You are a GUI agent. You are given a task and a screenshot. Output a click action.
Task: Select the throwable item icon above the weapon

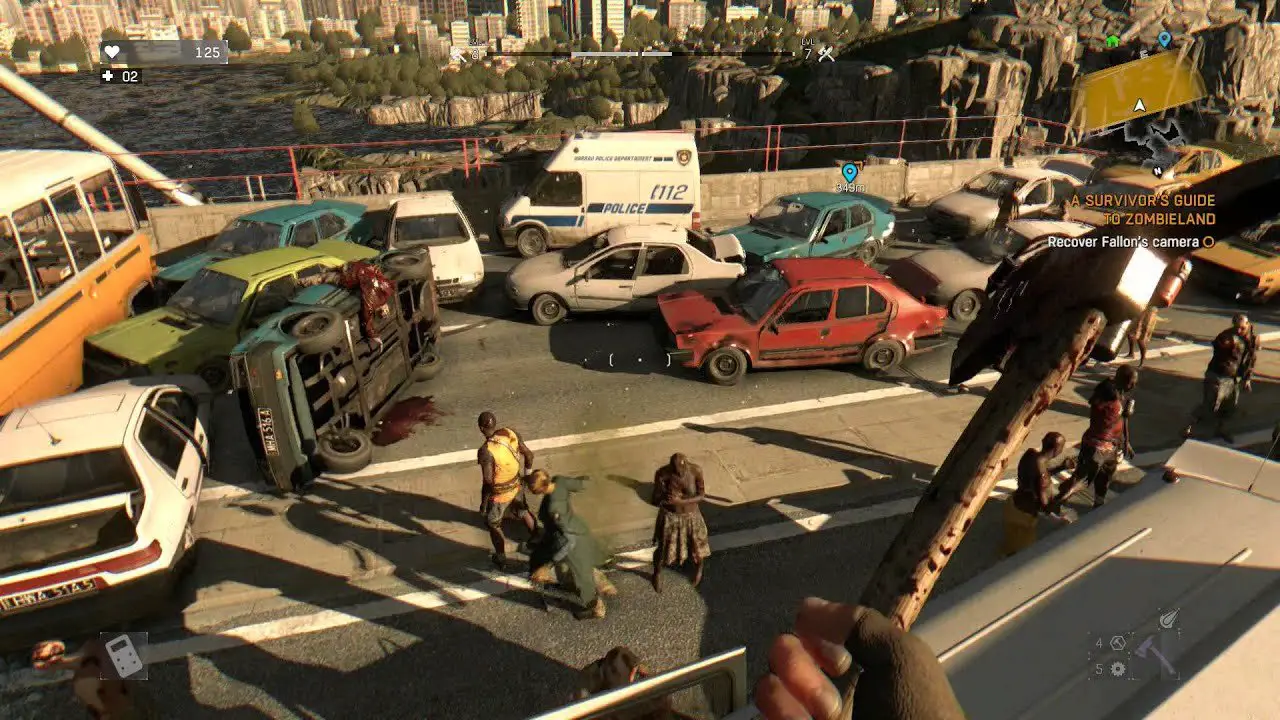tap(1168, 619)
